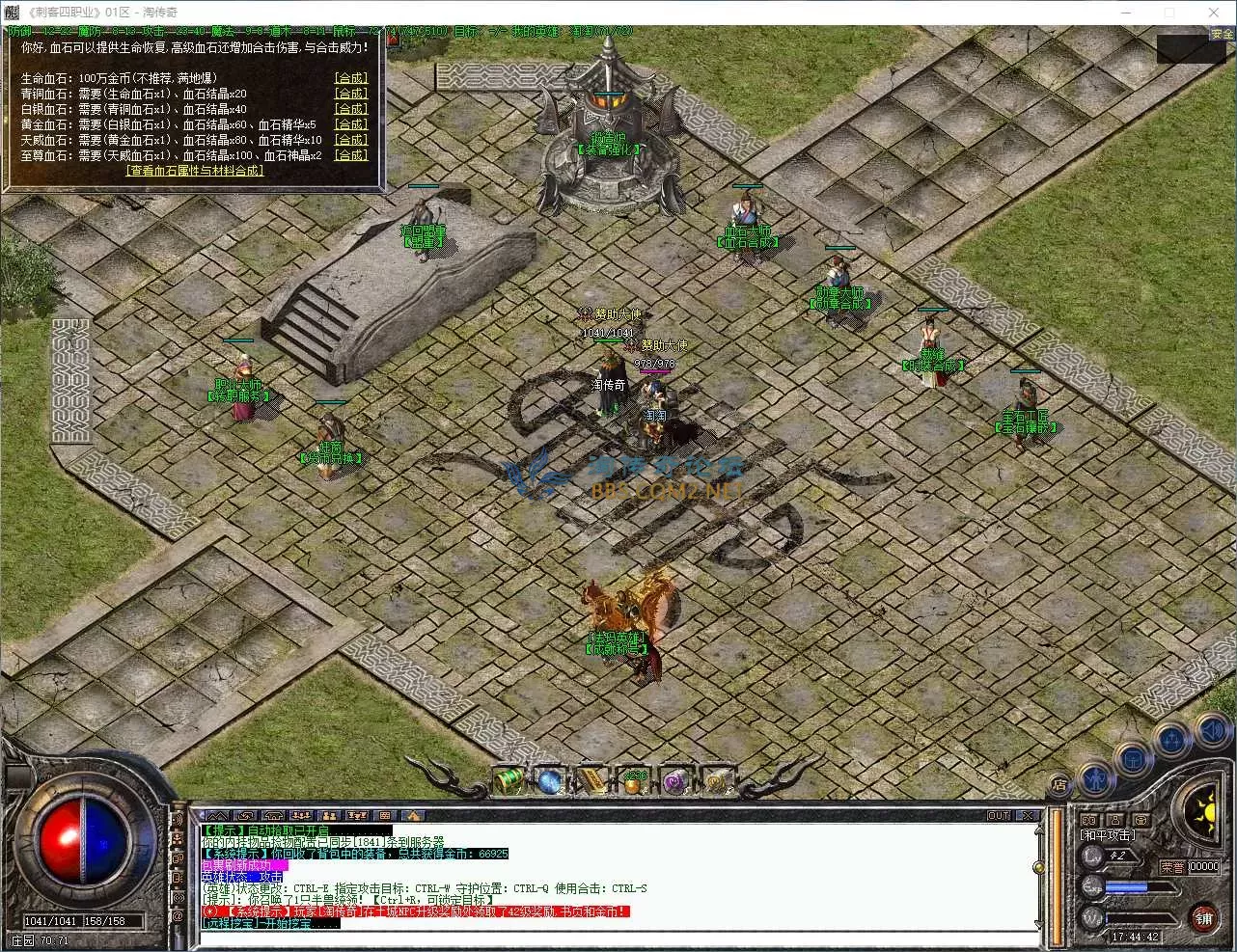This screenshot has height=952, width=1237.
Task: Synthesize the 至尊血石 with its 合成 link
Action: click(x=350, y=155)
